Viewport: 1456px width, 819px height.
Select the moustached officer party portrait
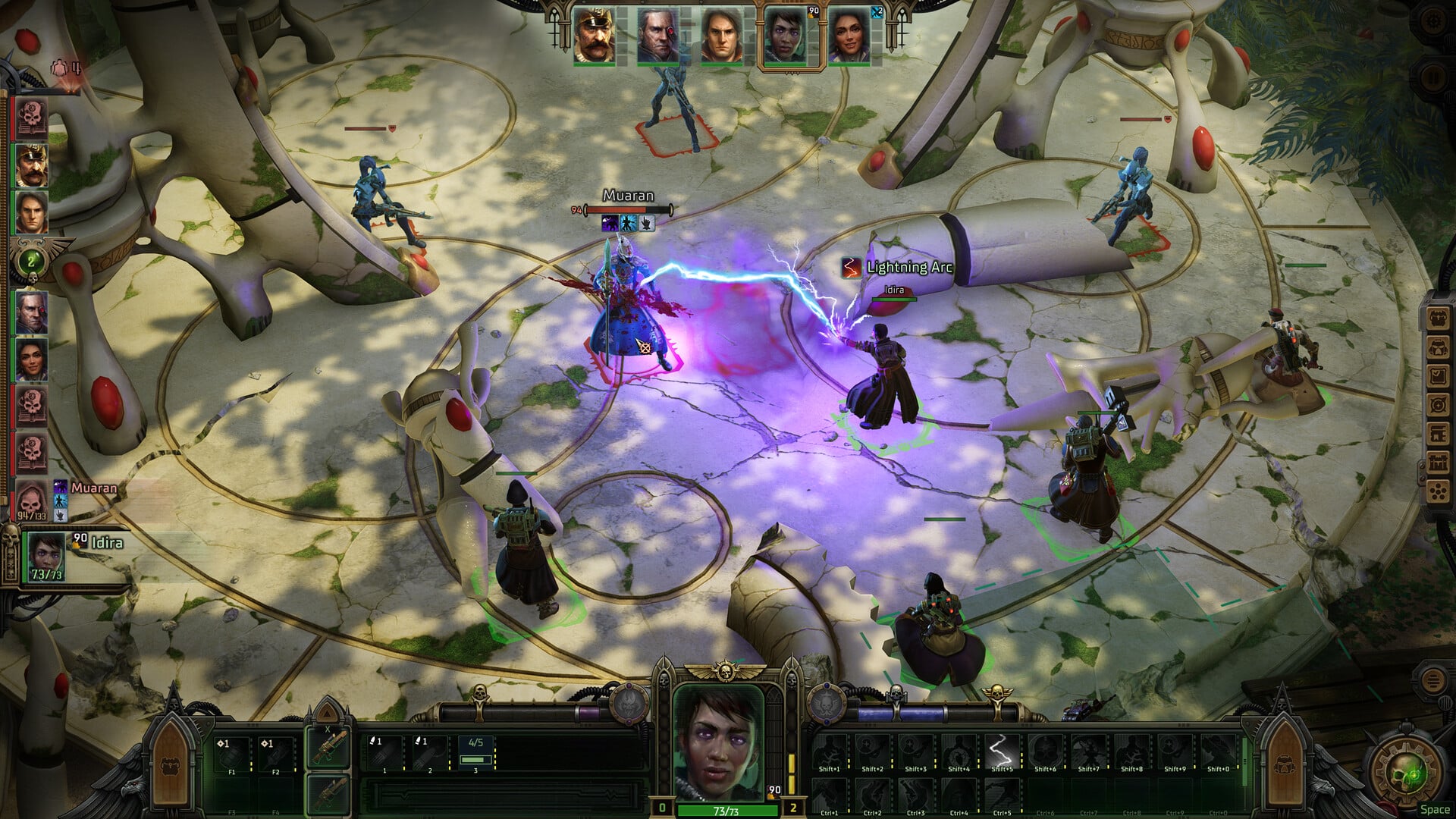(593, 36)
